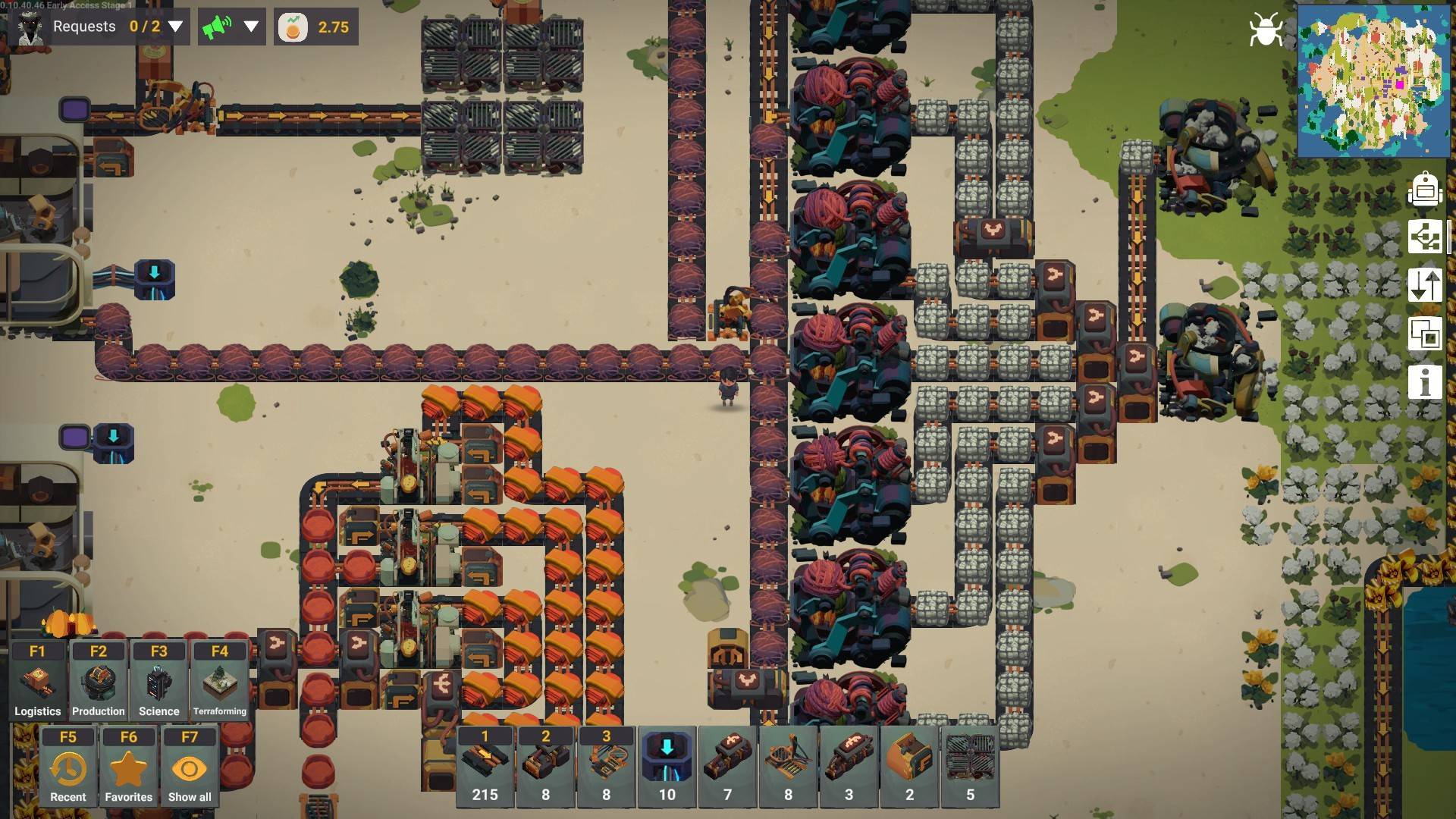Select the conveyor belt slot with 215
This screenshot has height=819, width=1456.
[x=485, y=766]
